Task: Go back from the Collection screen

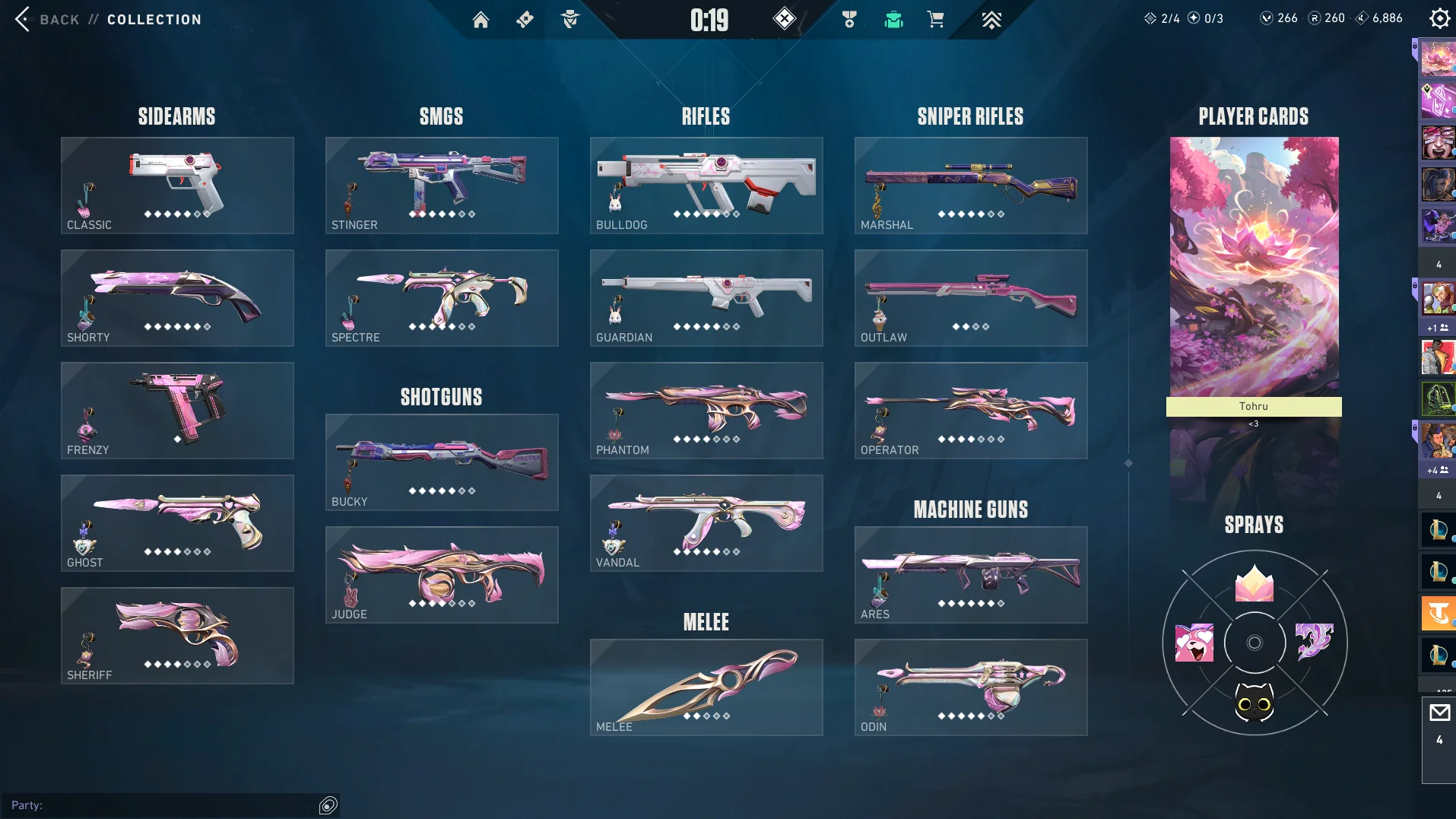Action: [x=24, y=19]
